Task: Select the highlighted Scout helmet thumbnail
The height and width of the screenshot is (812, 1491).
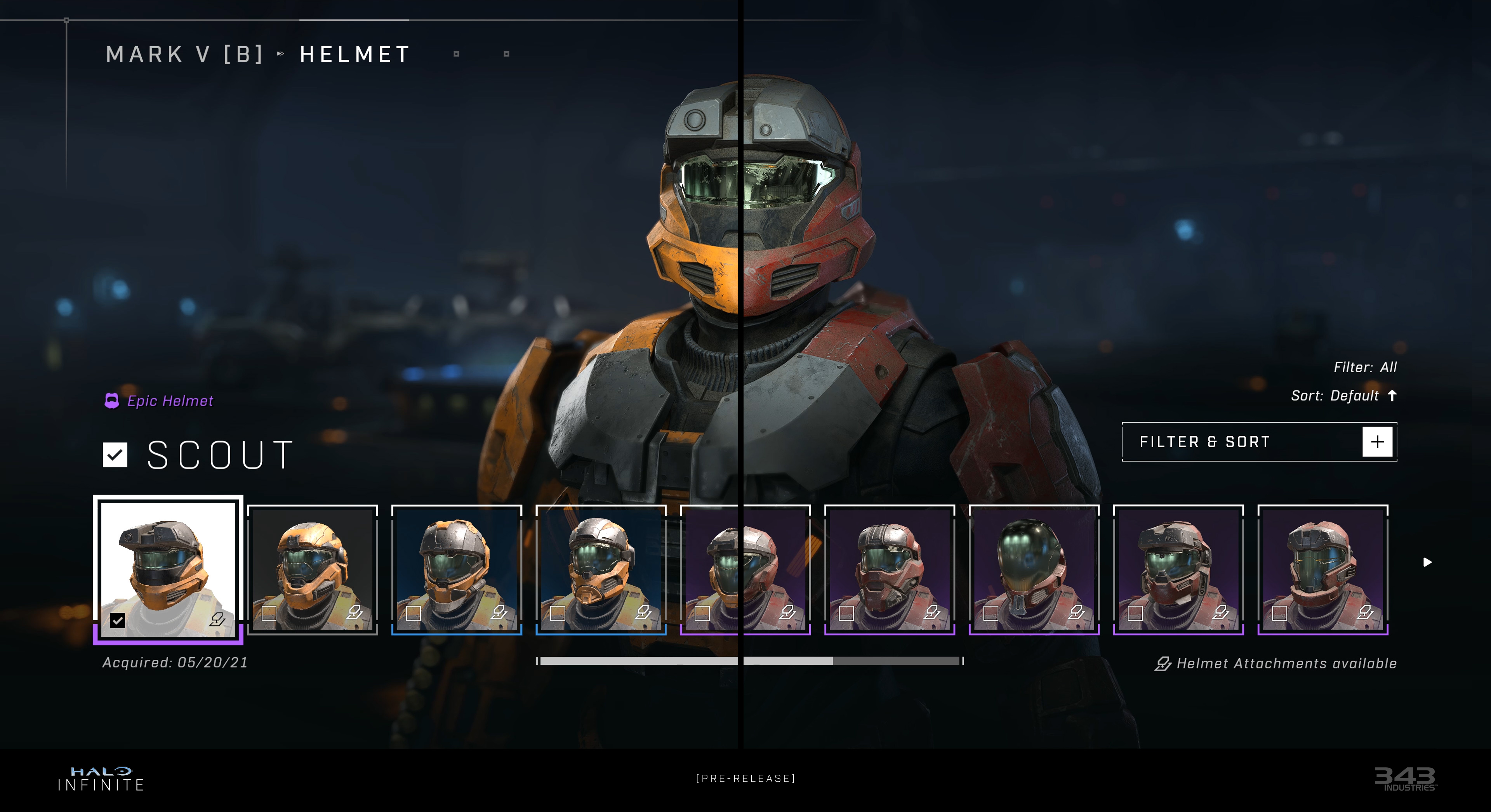Action: (x=168, y=569)
